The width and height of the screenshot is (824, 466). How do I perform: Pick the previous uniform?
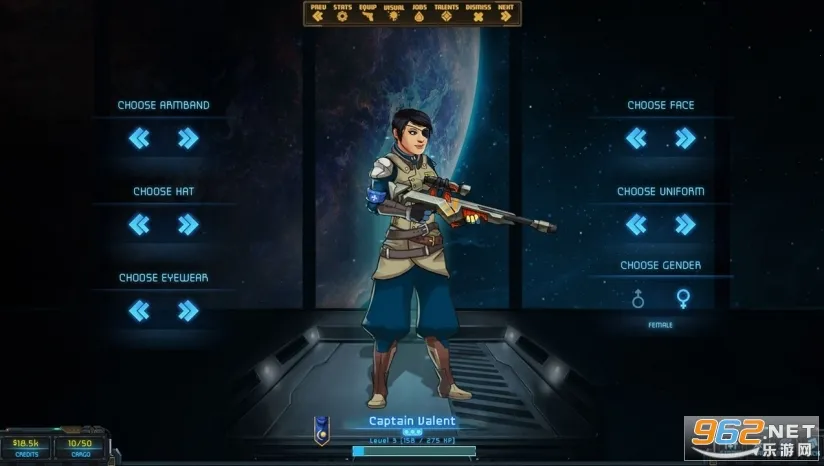click(636, 225)
